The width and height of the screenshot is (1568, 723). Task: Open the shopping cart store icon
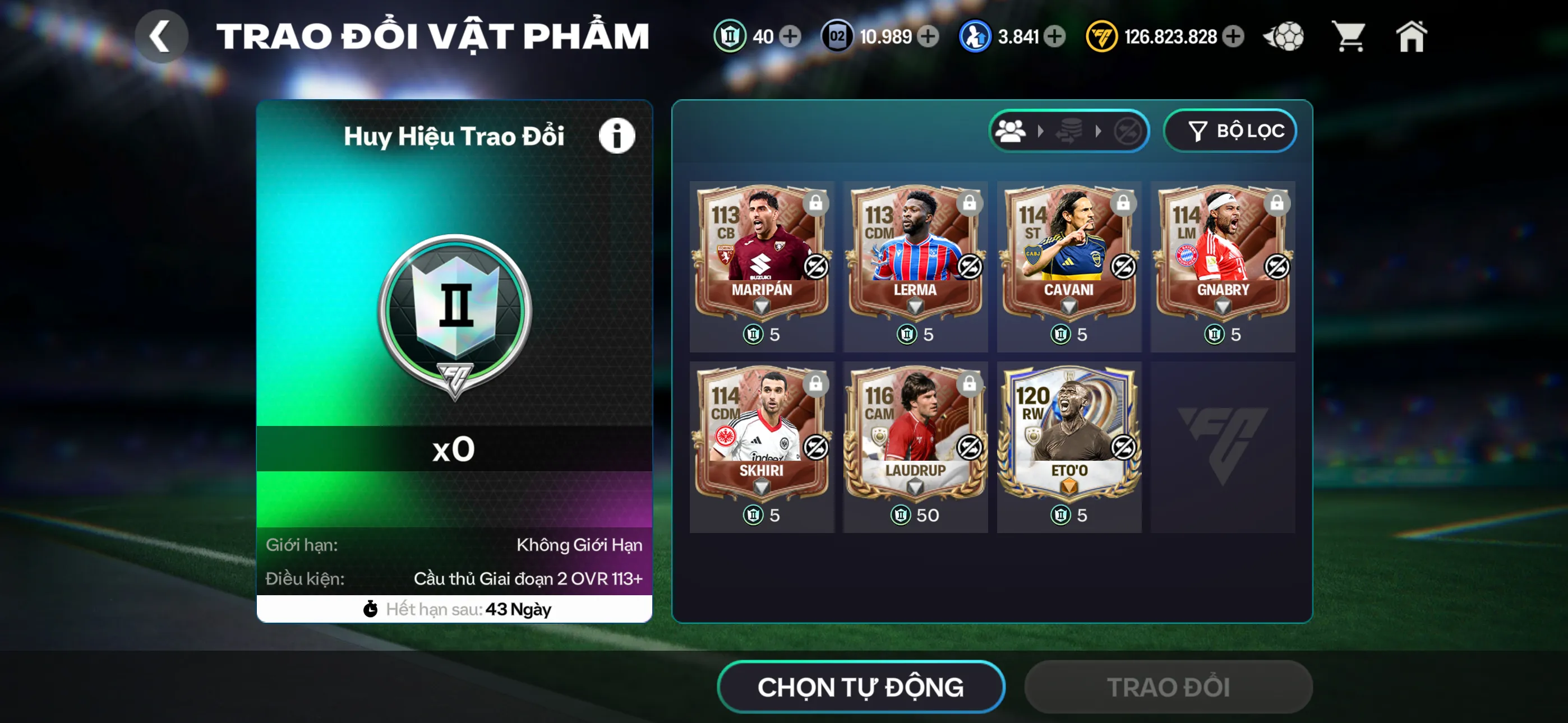(1348, 36)
